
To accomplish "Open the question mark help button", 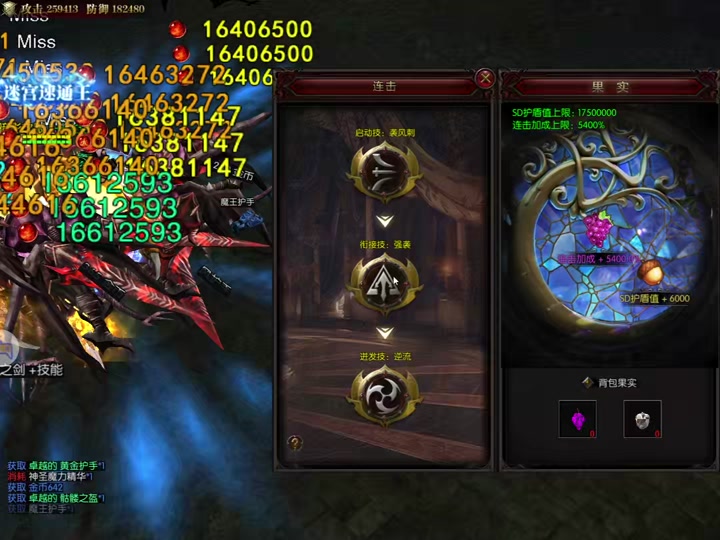I will 295,444.
